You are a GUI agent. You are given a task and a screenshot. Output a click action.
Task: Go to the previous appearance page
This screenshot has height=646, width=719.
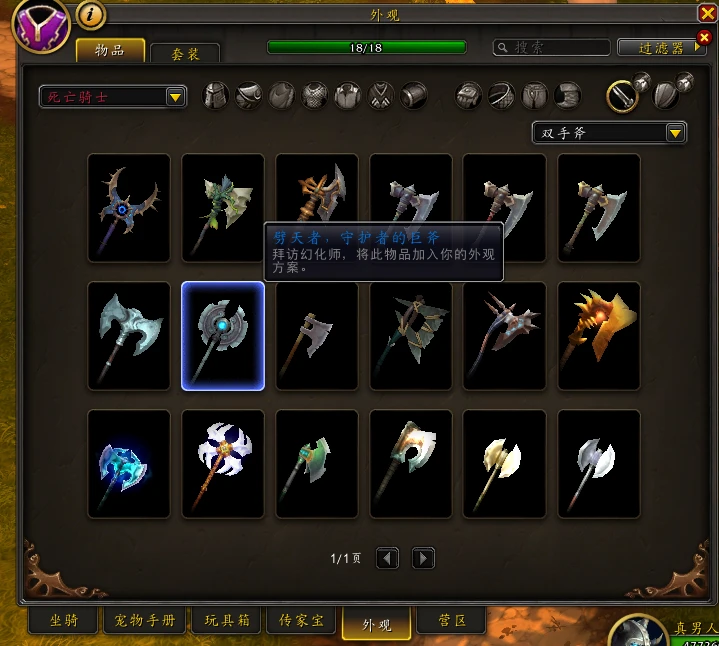387,558
